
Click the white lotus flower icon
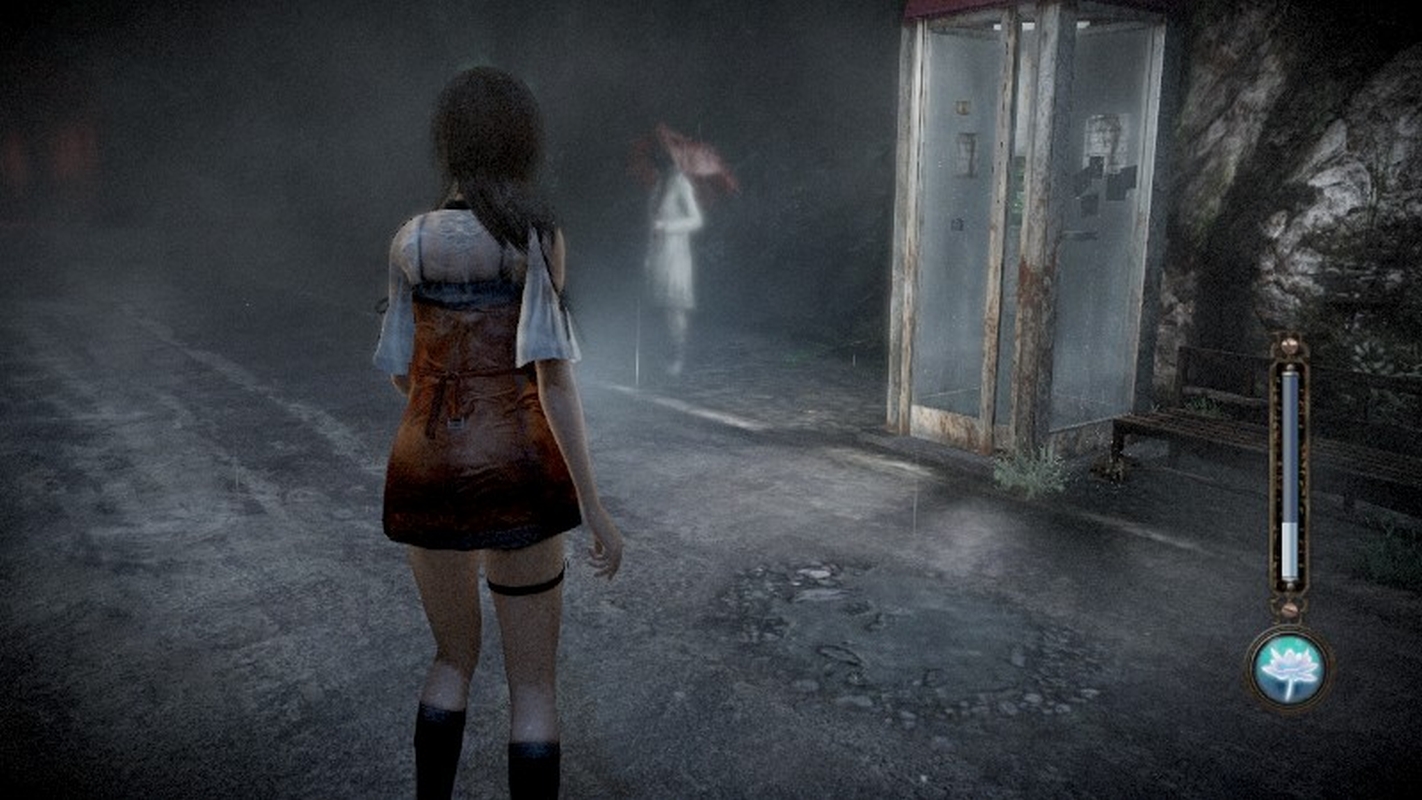(x=1288, y=667)
